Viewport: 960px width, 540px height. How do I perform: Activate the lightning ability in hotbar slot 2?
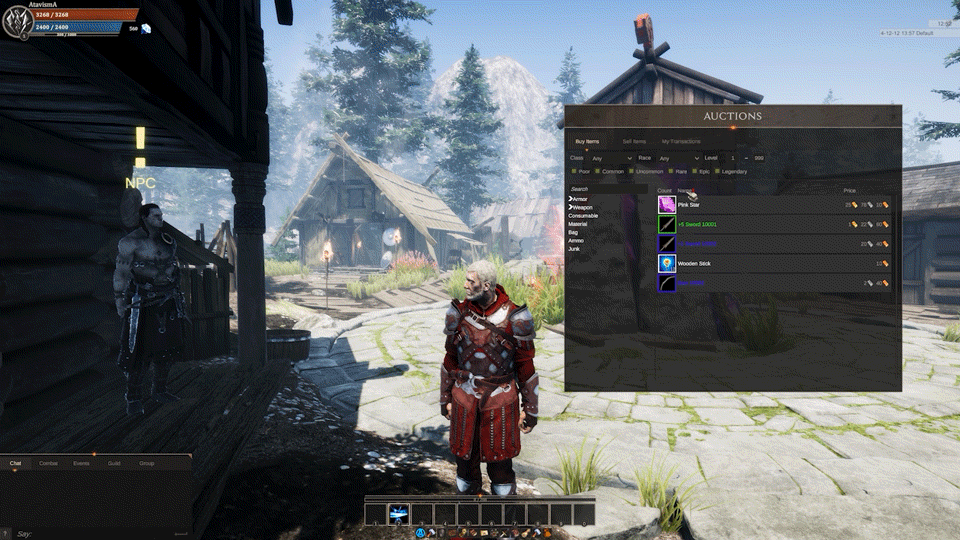click(x=398, y=514)
